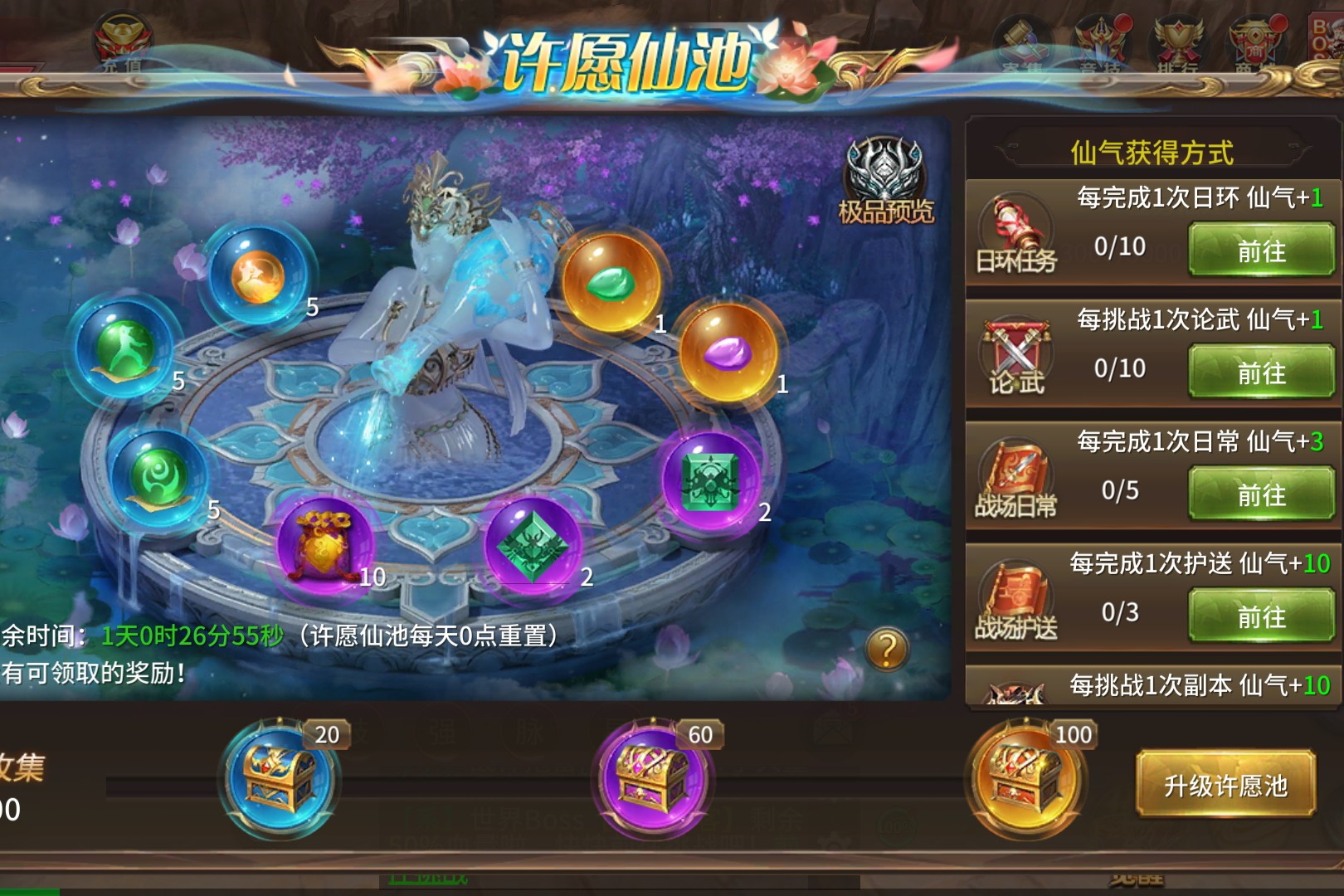Click 前往 for the 论武 challenge
The height and width of the screenshot is (896, 1344).
tap(1260, 372)
